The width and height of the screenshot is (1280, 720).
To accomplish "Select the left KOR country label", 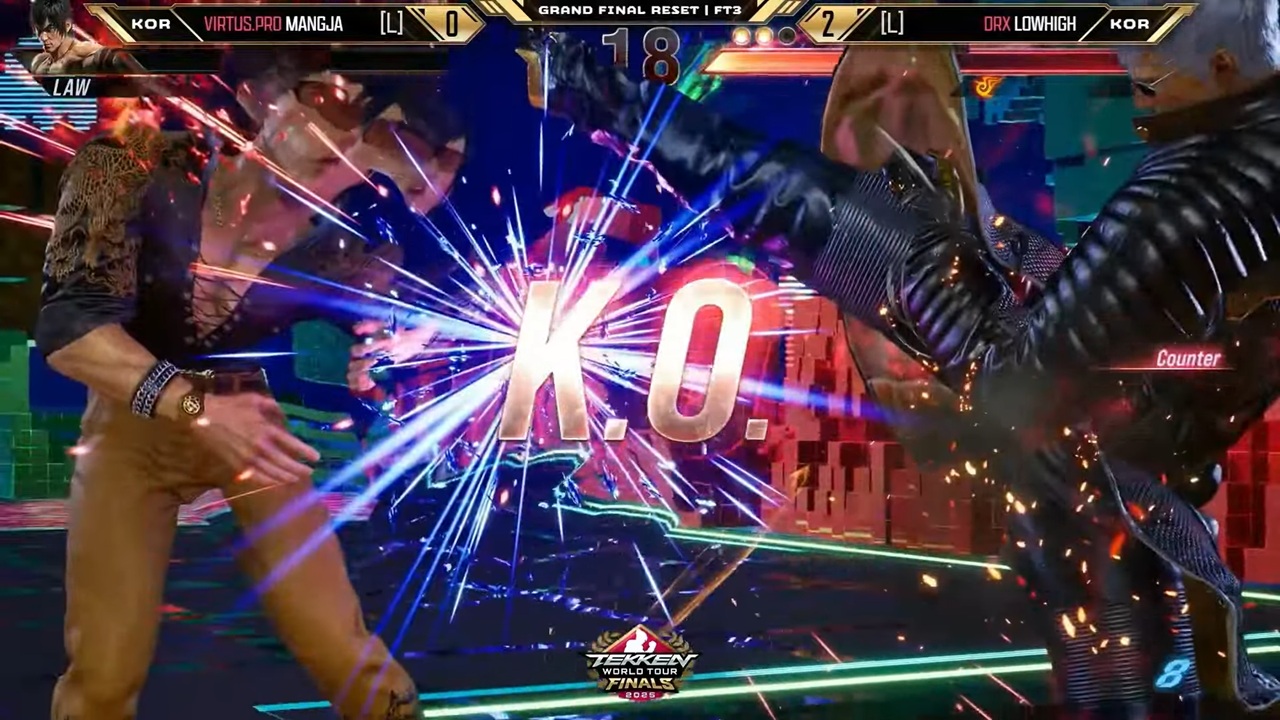I will (x=152, y=23).
